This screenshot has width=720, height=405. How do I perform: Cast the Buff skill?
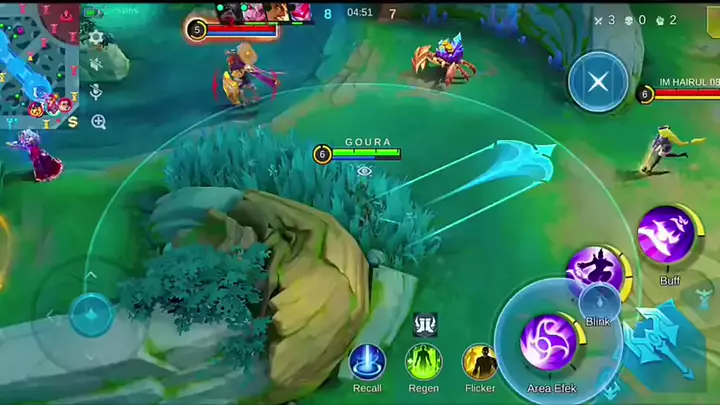pyautogui.click(x=667, y=237)
